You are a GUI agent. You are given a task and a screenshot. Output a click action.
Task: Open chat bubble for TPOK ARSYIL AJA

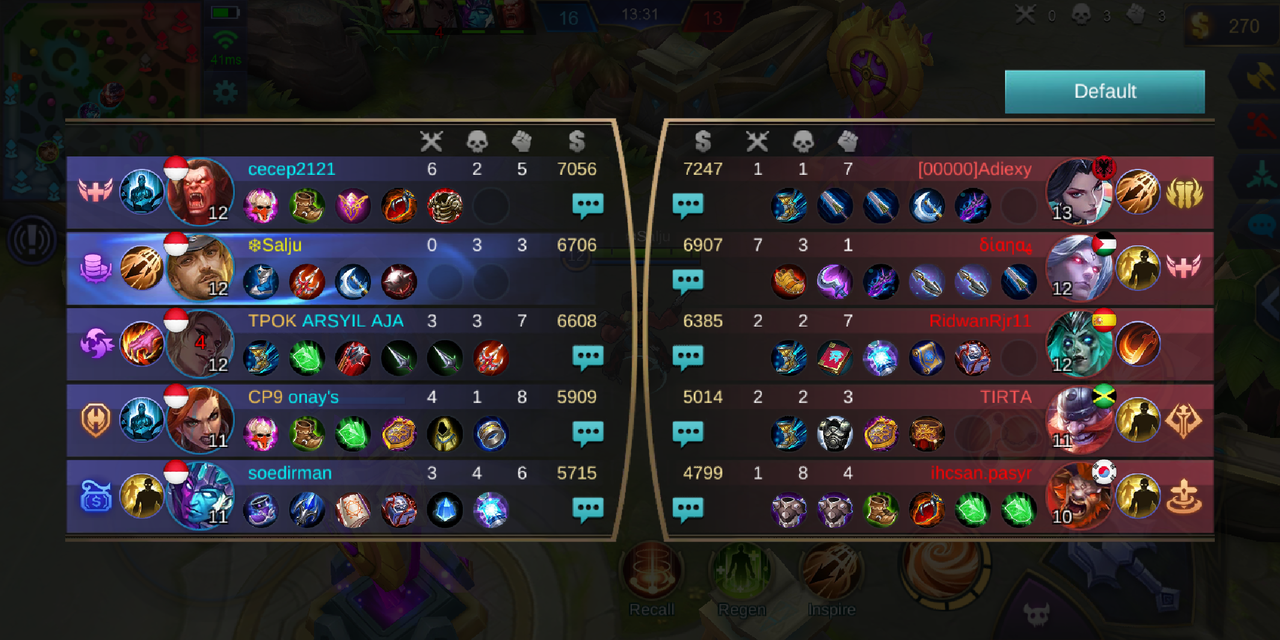click(587, 358)
